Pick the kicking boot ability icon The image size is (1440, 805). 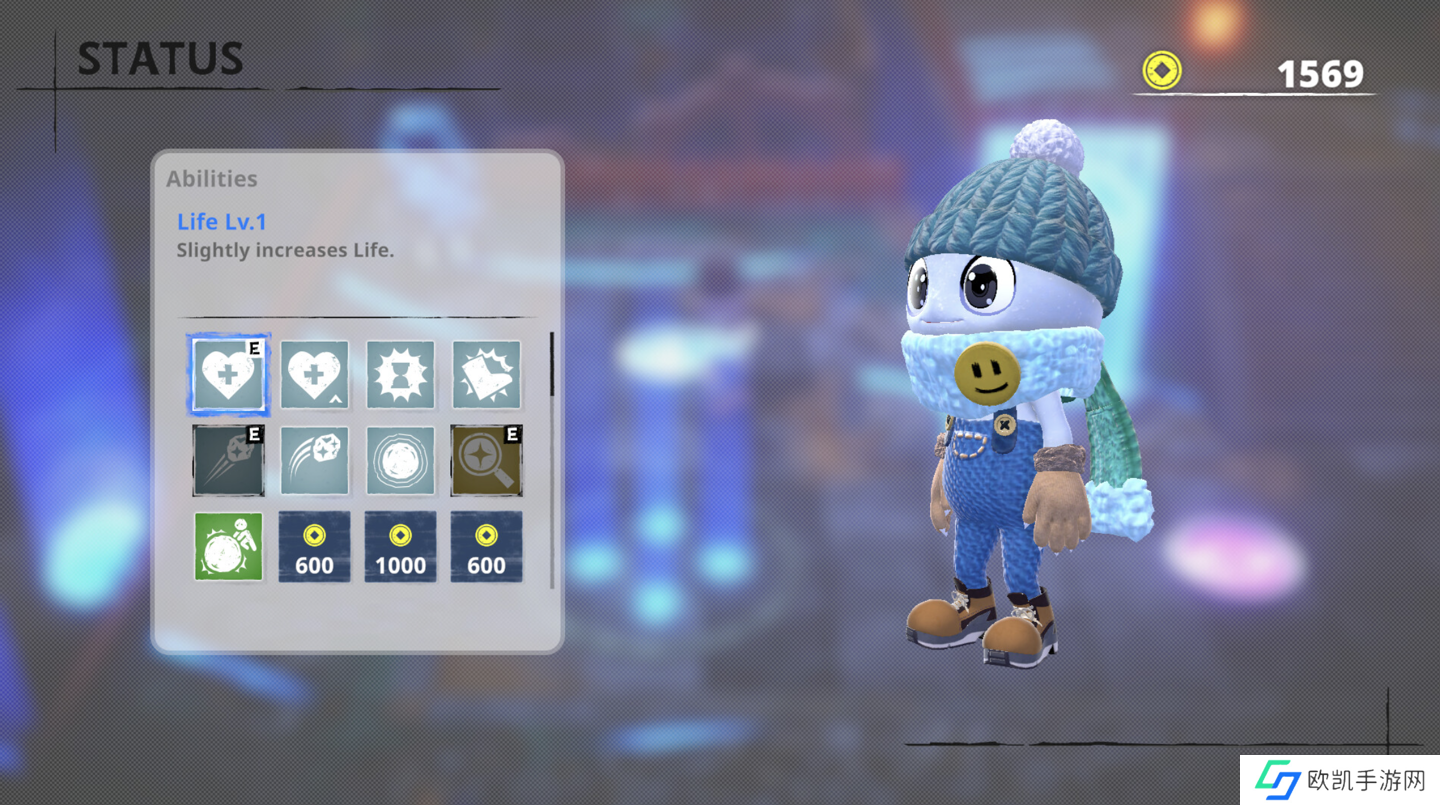click(x=487, y=375)
